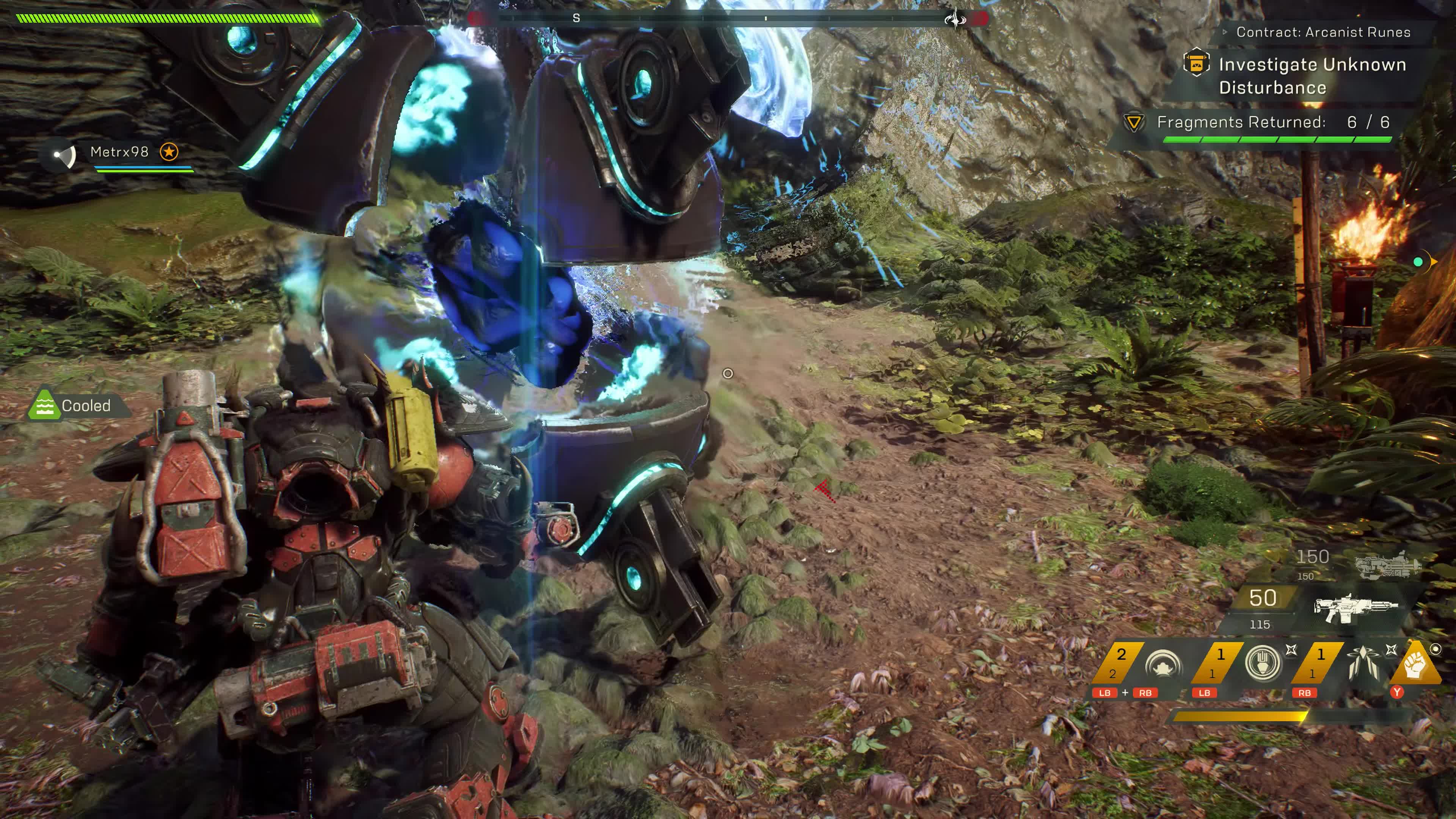Select the active assault rifle weapon icon
The image size is (1456, 819).
click(x=1355, y=607)
